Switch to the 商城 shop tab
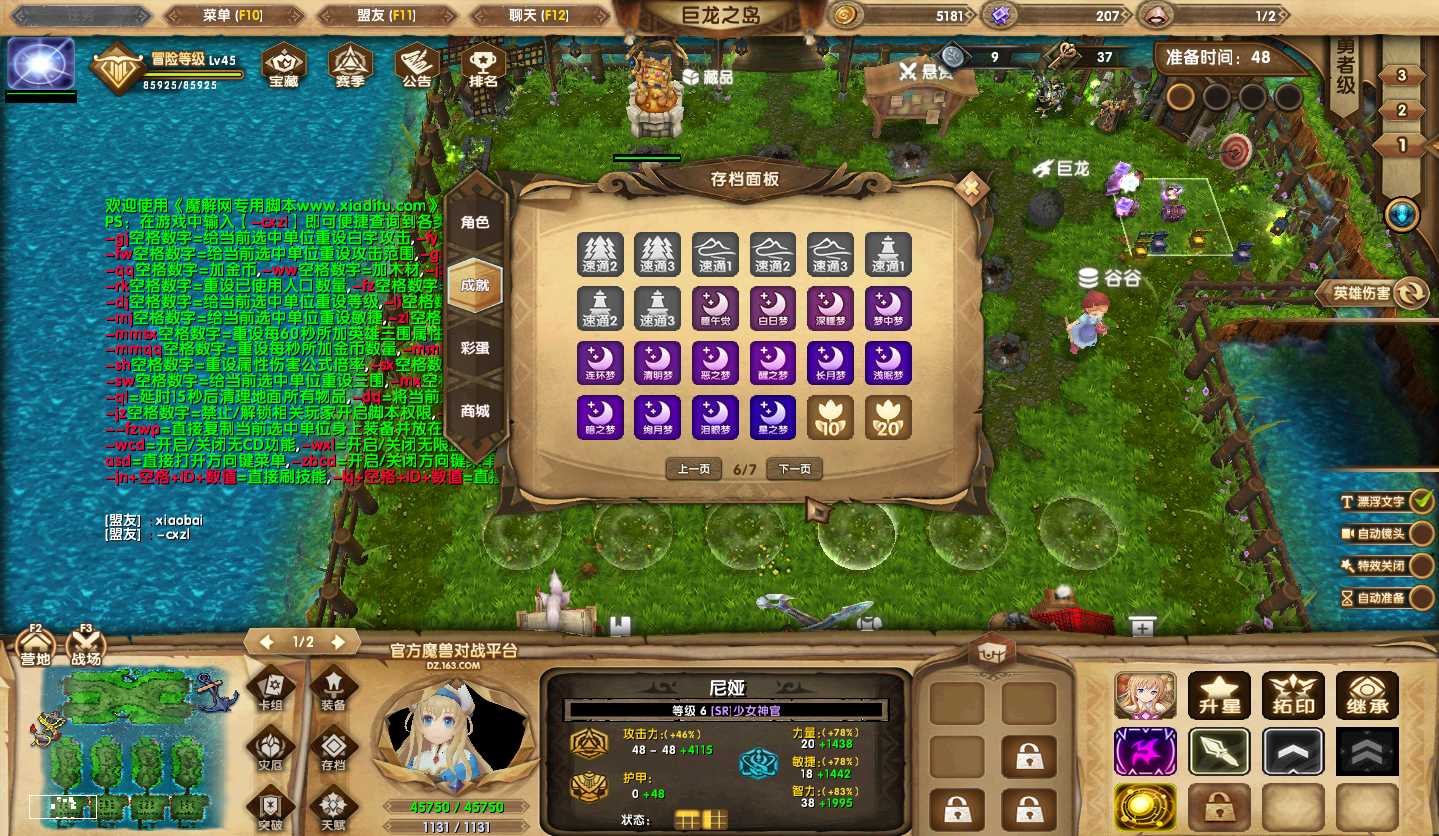 (475, 411)
